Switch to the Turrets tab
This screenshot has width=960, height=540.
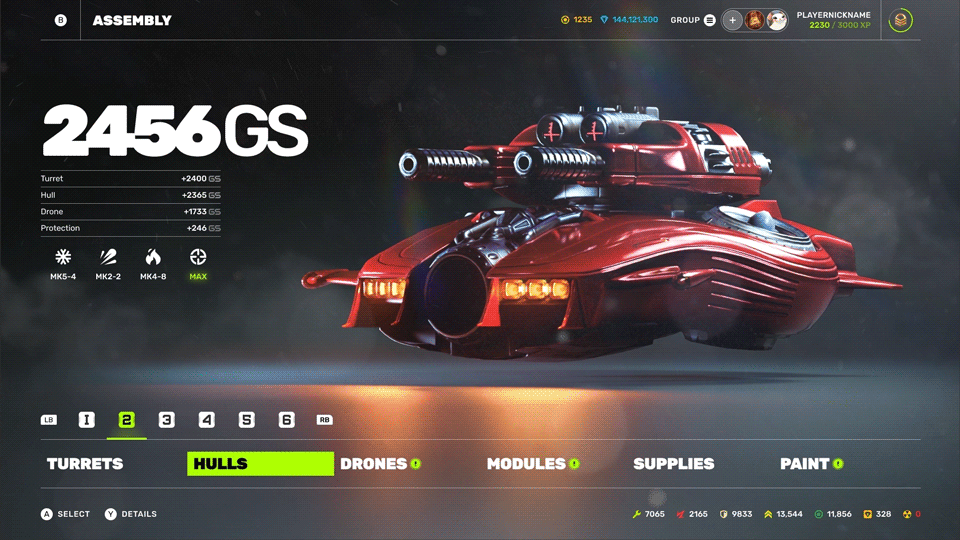(x=85, y=464)
